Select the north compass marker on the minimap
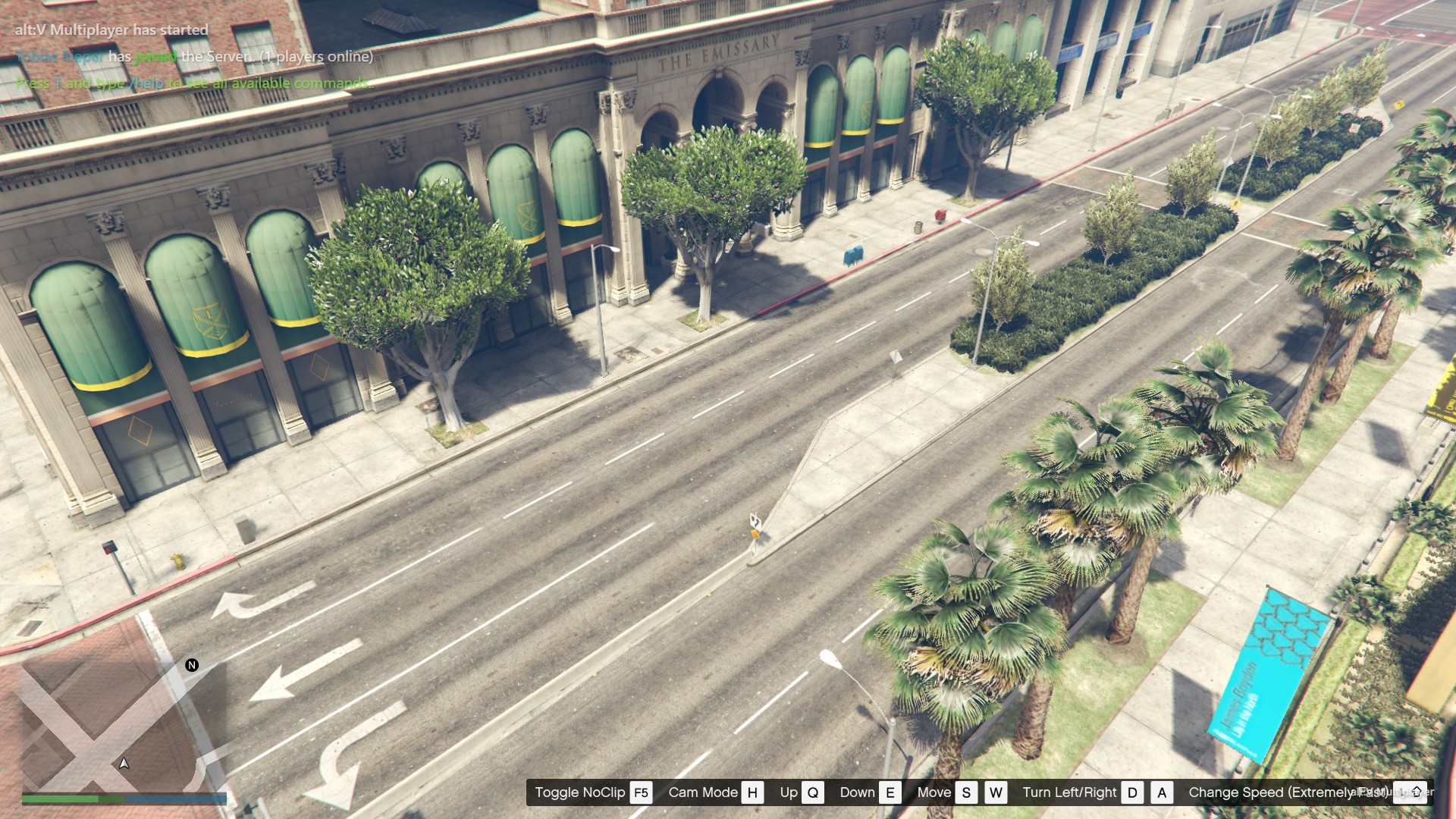1456x819 pixels. point(192,665)
